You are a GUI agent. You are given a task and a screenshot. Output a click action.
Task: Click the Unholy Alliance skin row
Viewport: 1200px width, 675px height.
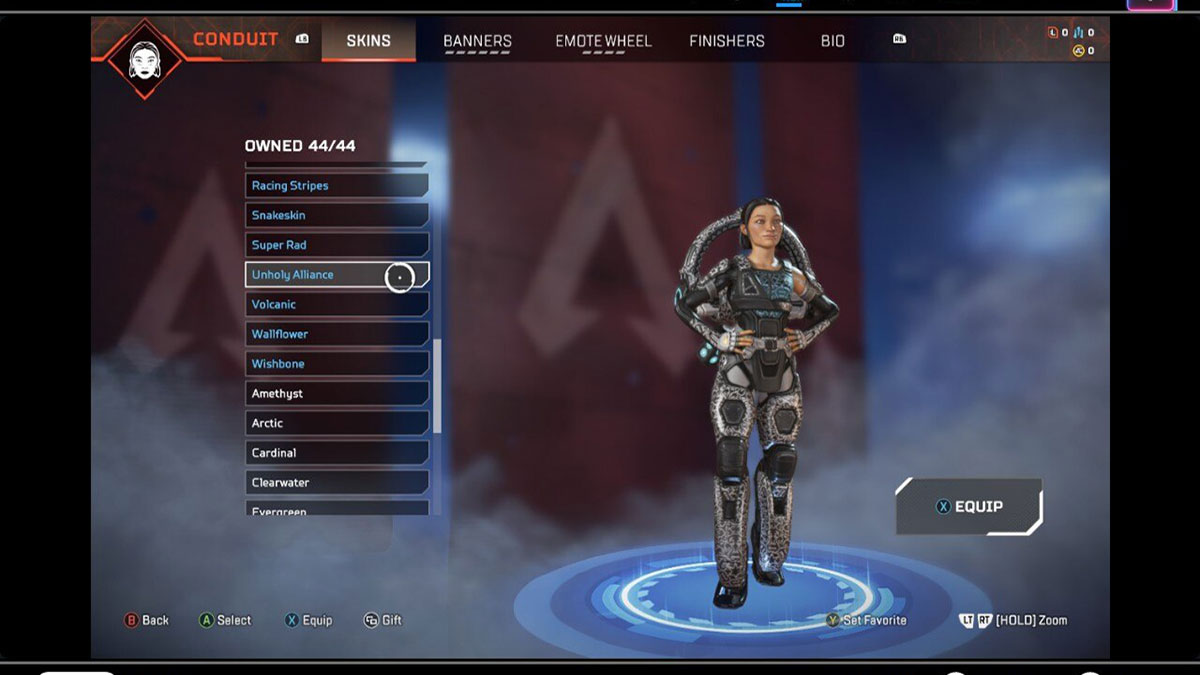336,275
